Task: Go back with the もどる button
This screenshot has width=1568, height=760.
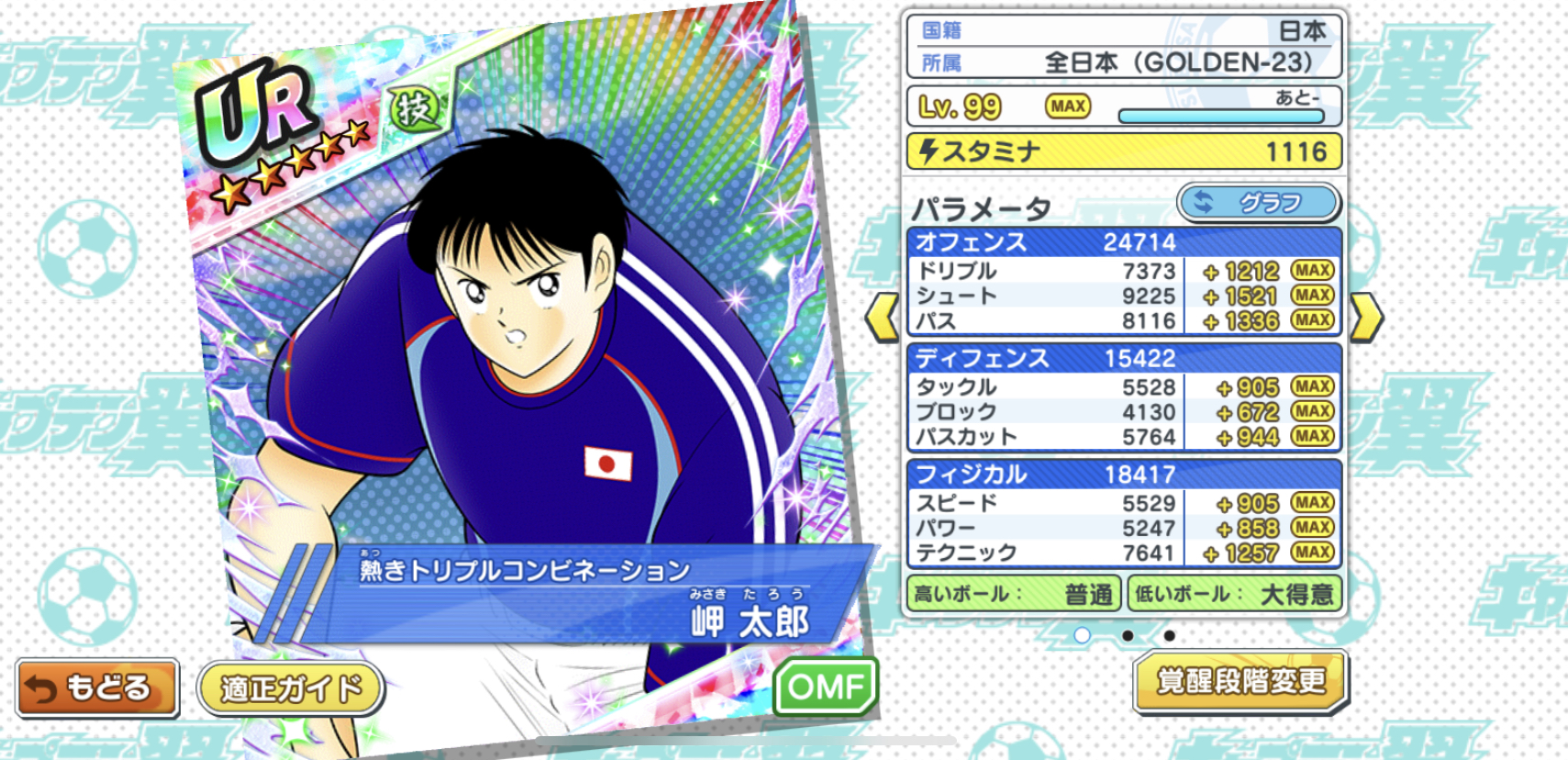Action: click(x=97, y=687)
